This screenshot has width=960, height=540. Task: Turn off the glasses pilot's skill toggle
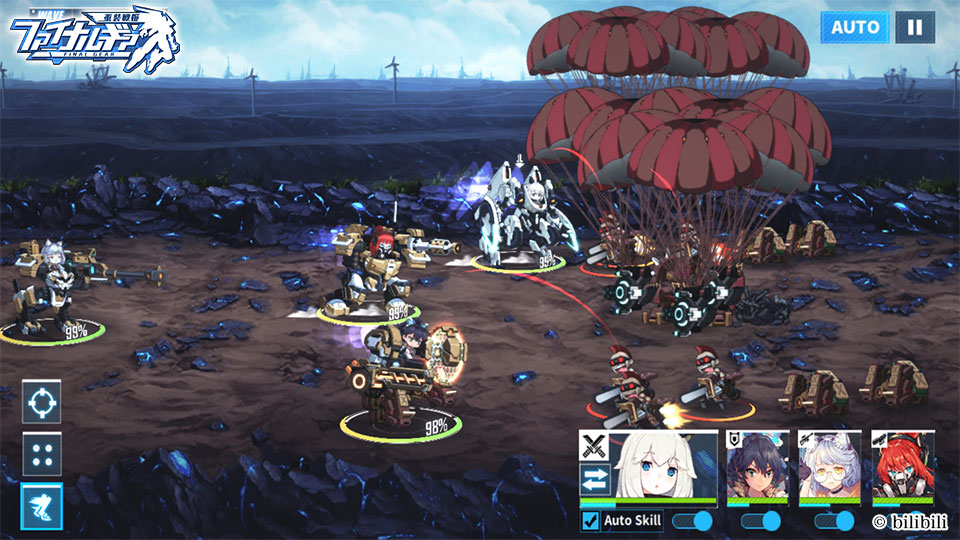tap(834, 521)
